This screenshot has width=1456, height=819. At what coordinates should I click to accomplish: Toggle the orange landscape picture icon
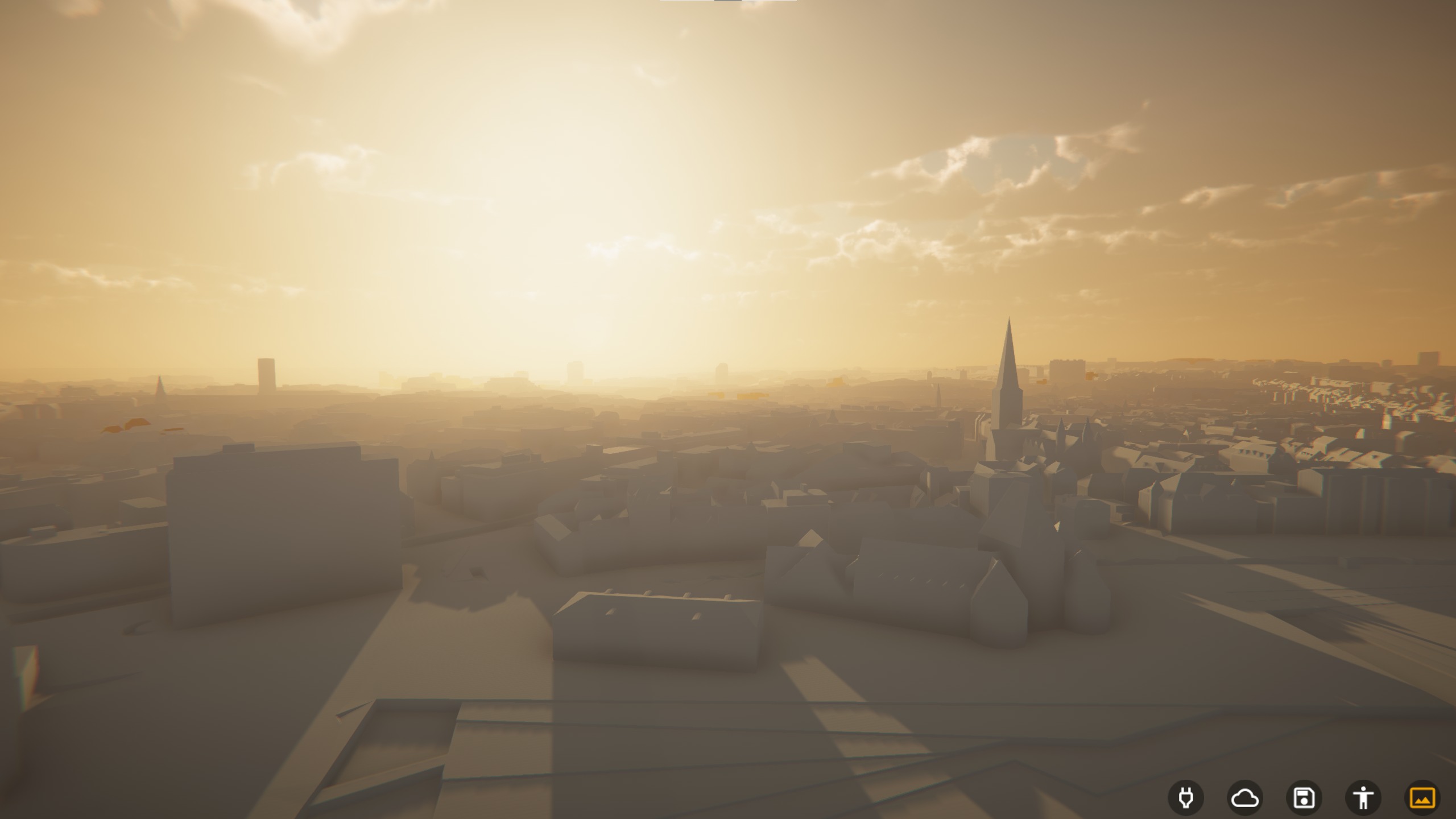[1422, 798]
